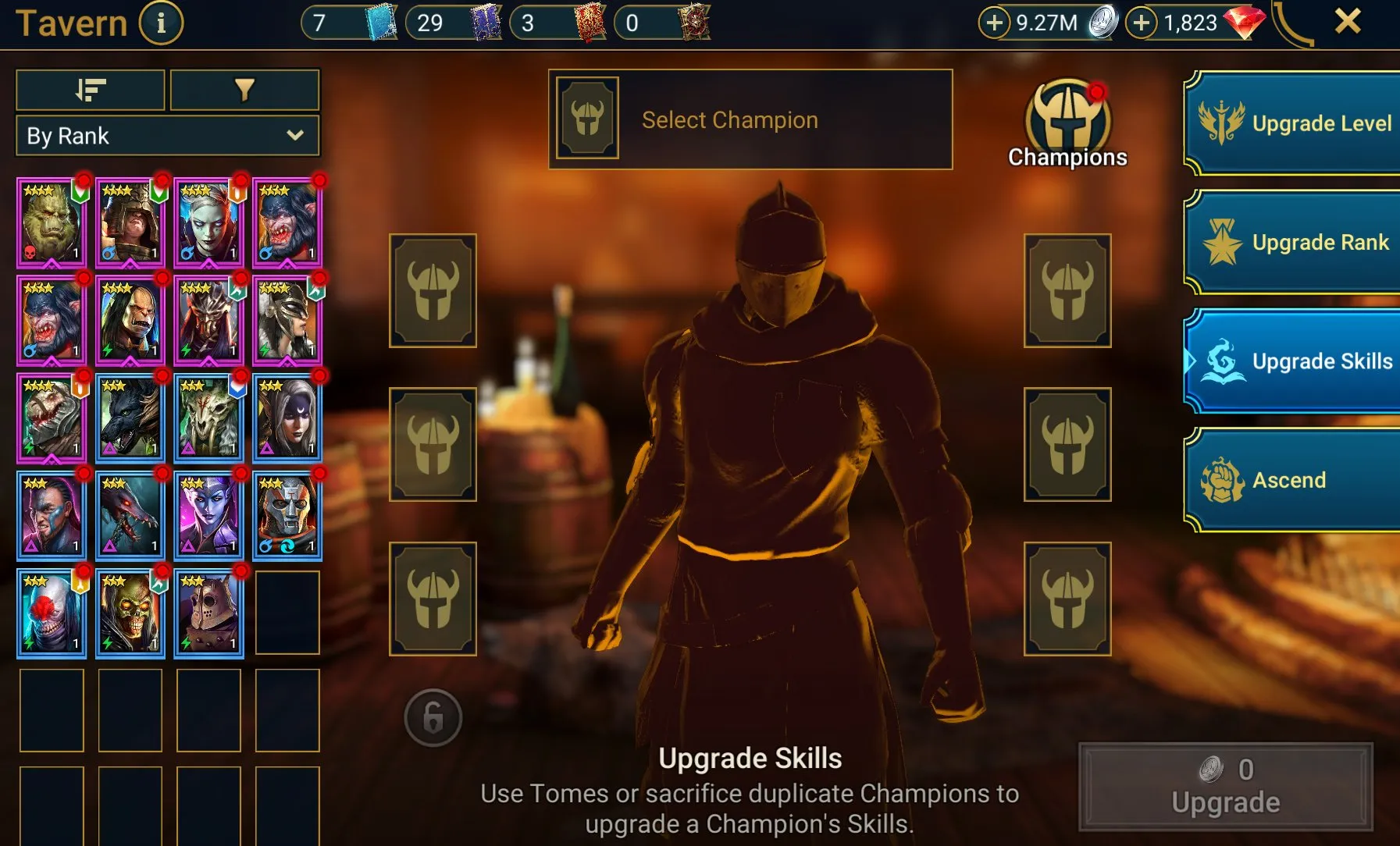The image size is (1400, 846).
Task: Switch to the Ascend mode
Action: [x=1296, y=479]
